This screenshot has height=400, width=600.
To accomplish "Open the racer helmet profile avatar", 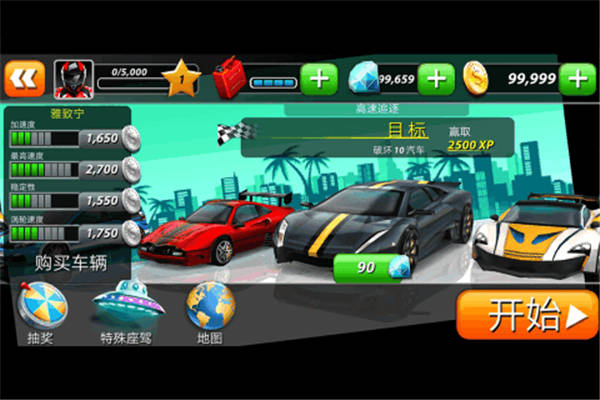I will coord(73,79).
